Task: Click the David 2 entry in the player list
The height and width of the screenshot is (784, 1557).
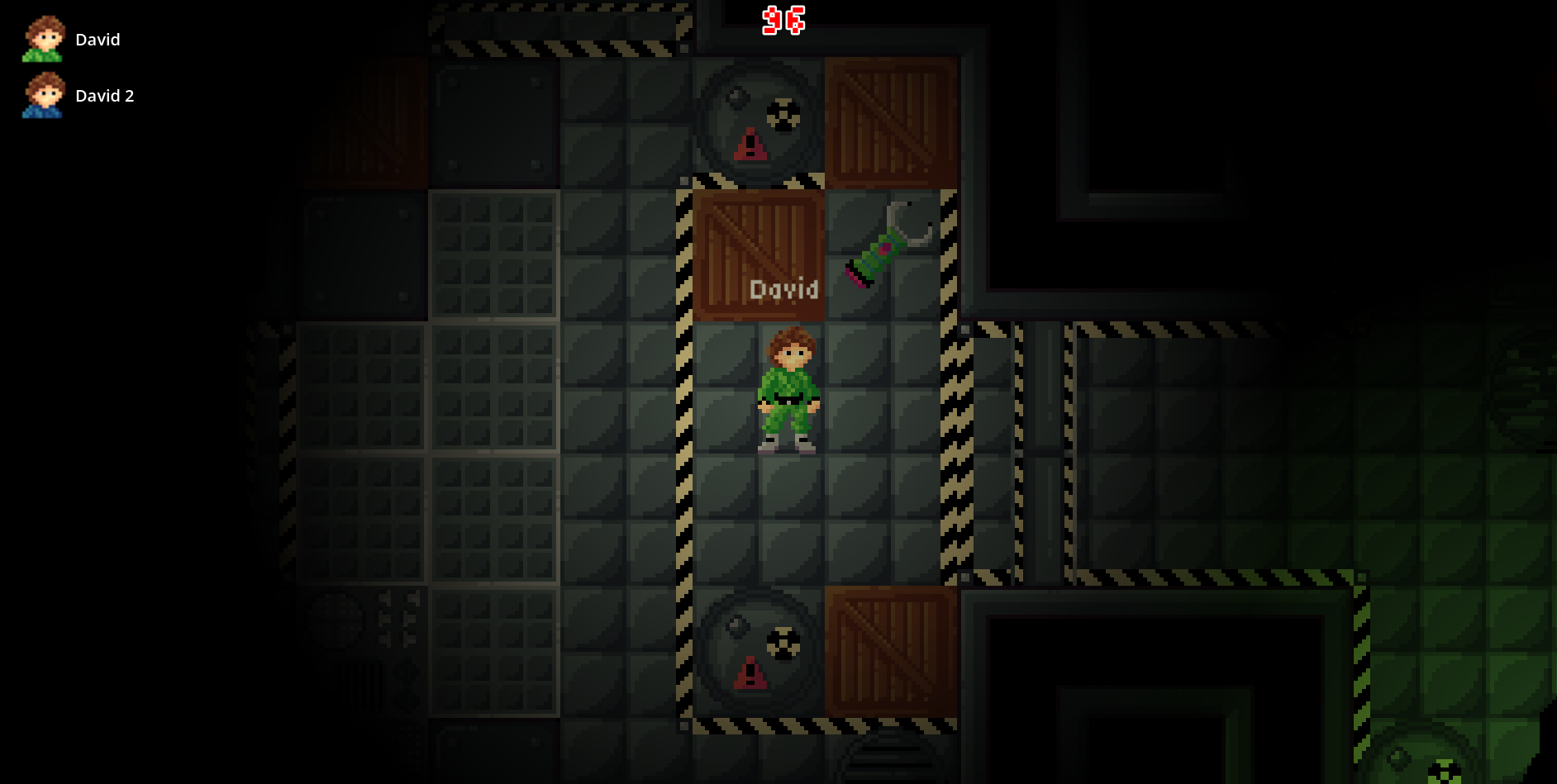Action: (106, 95)
